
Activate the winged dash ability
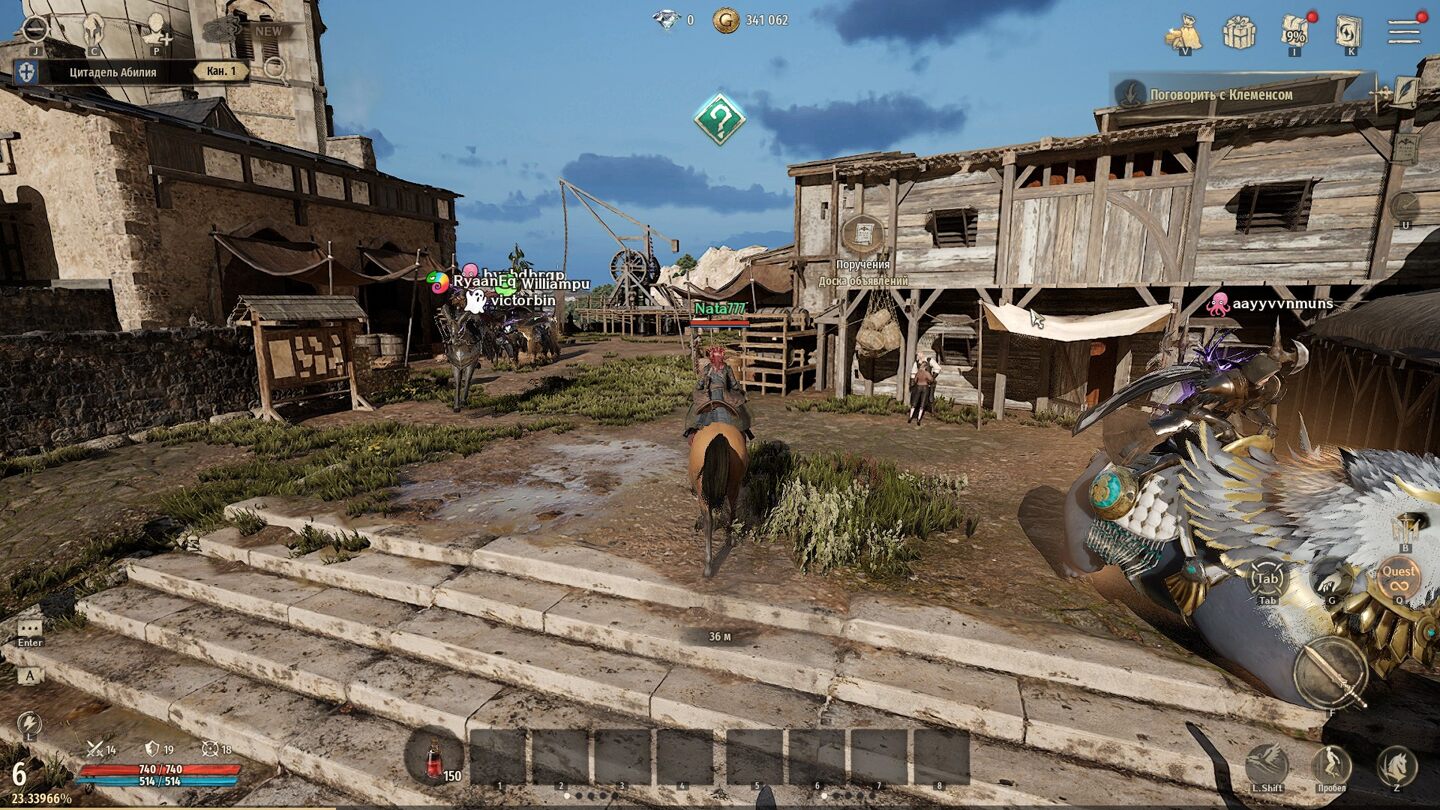1266,765
